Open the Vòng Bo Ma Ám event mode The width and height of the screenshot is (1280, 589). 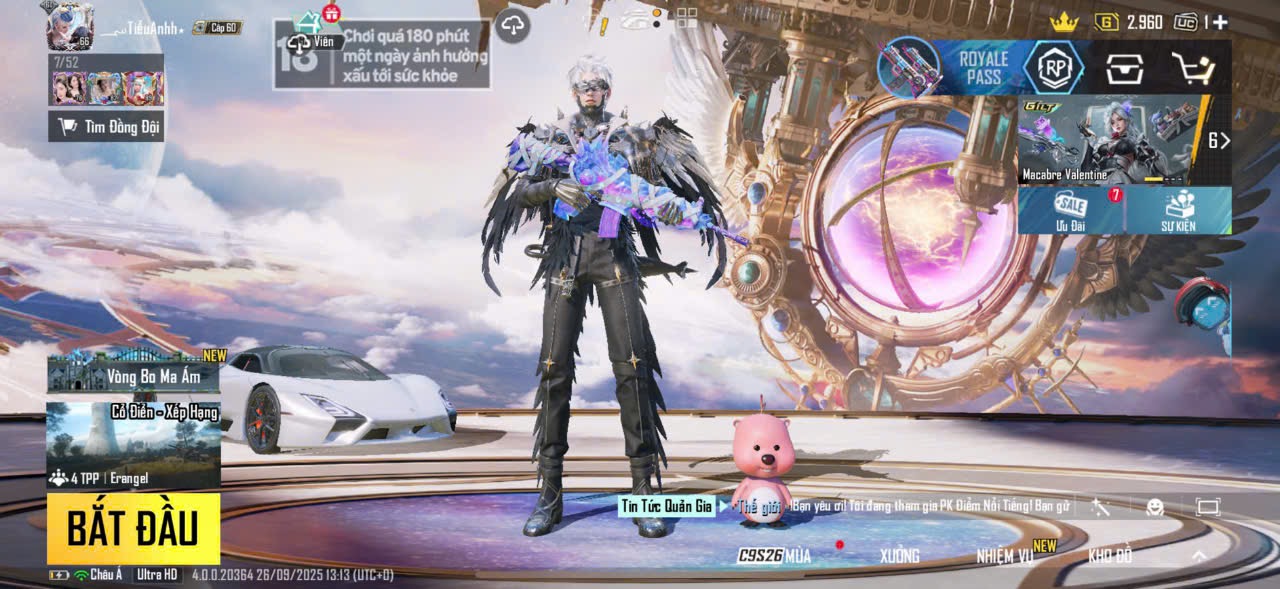click(x=133, y=372)
